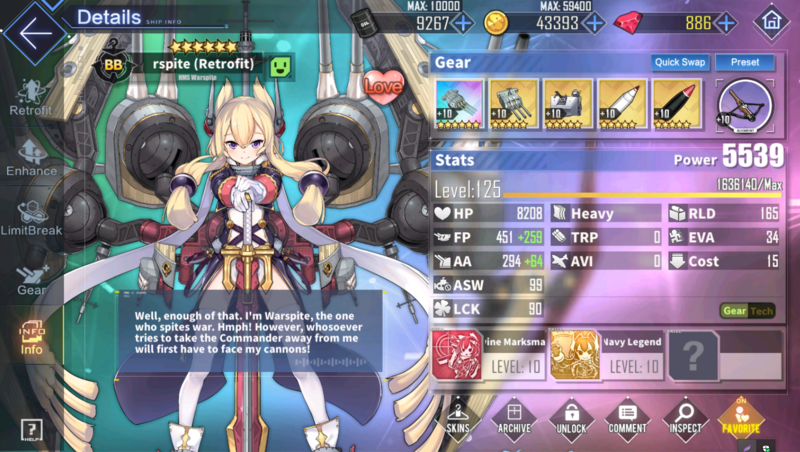Buy gems with the plus button
Screen dimensions: 800x452
725,22
